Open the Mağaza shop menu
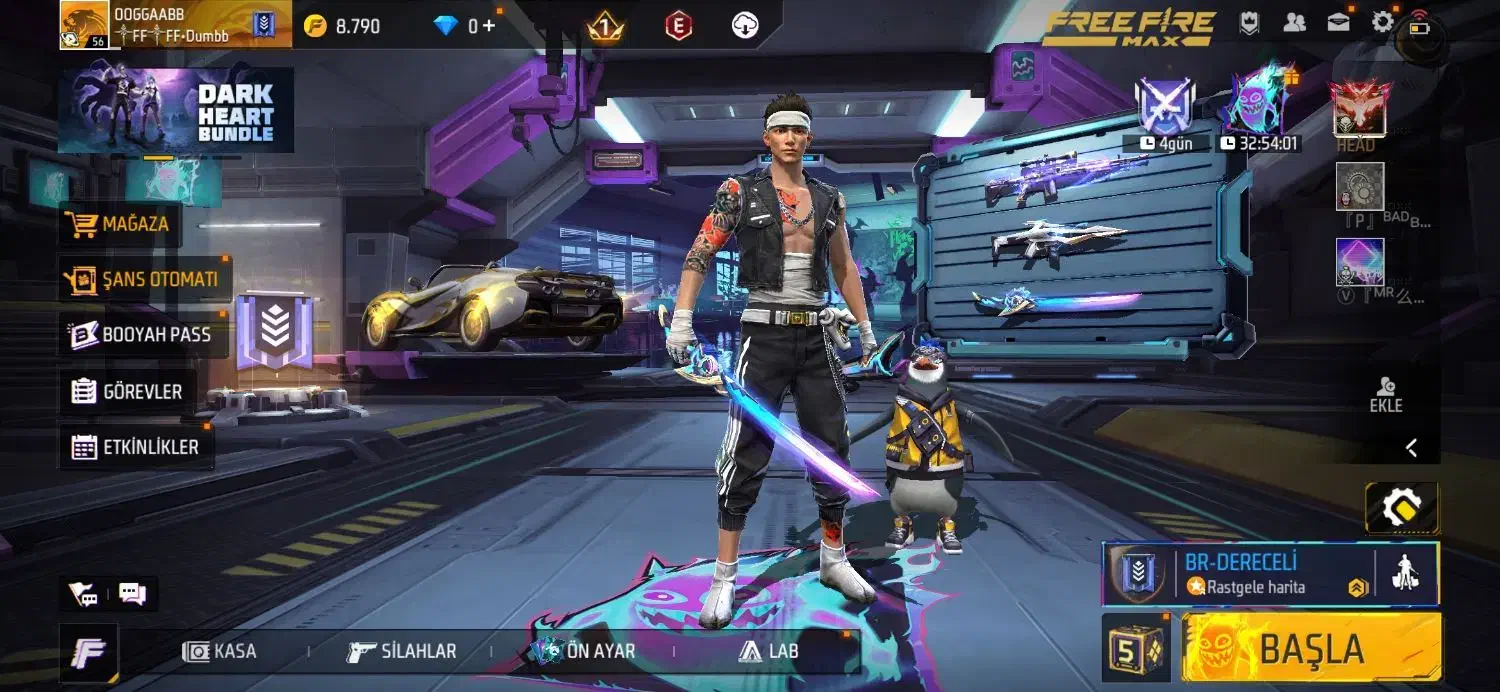The image size is (1500, 692). pos(120,225)
